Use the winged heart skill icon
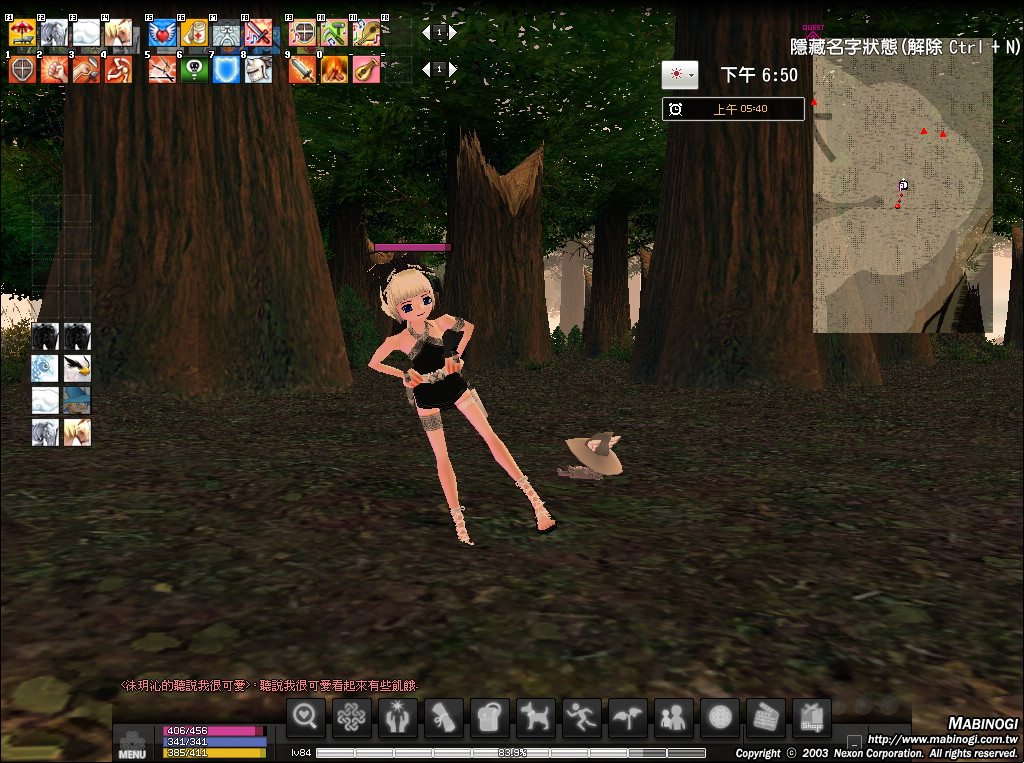Screen dimensions: 1024x763 click(x=162, y=34)
